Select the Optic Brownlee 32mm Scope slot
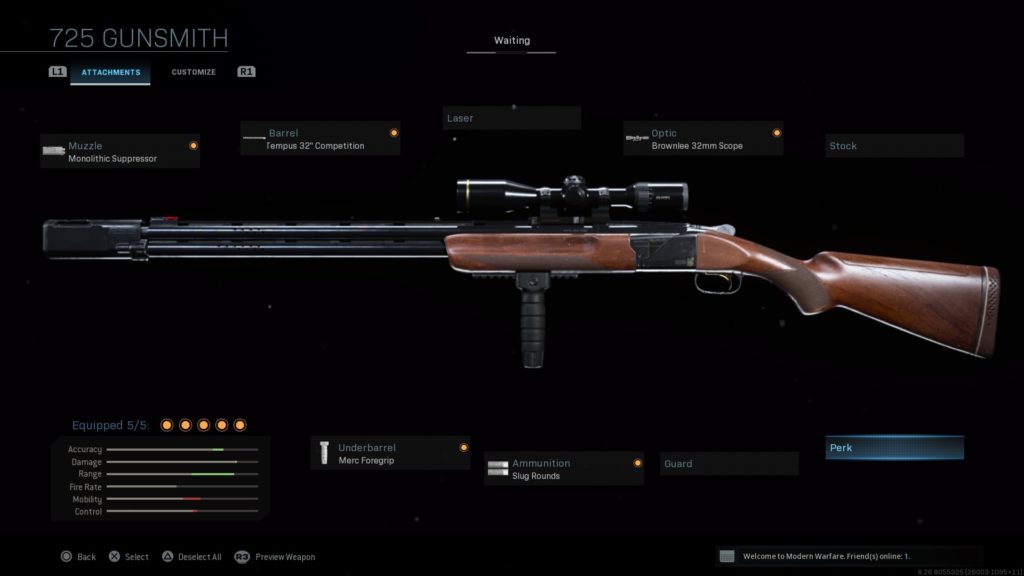This screenshot has height=576, width=1024. tap(702, 139)
